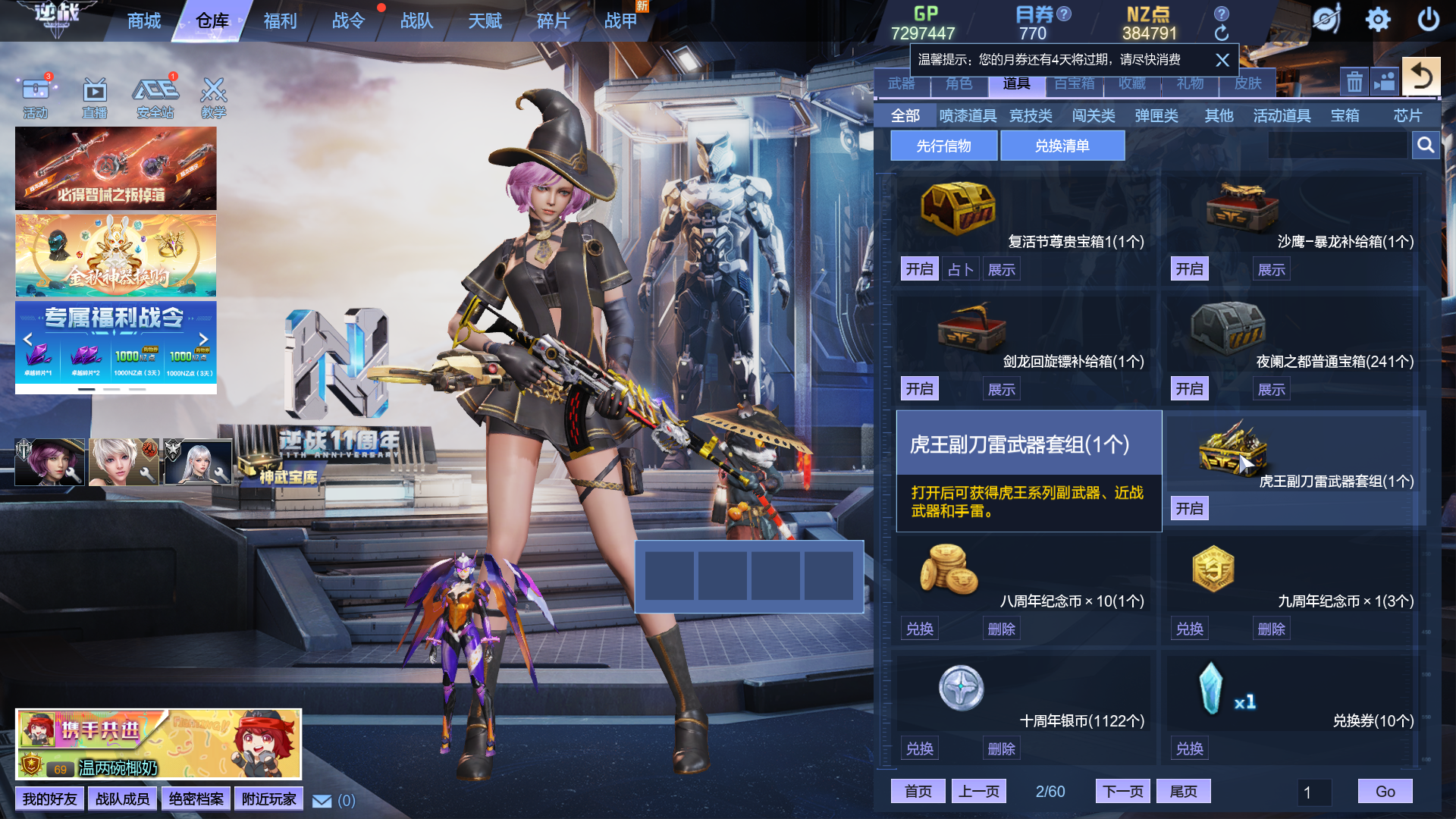1456x819 pixels.
Task: Click the magnifier search button
Action: pyautogui.click(x=1426, y=145)
